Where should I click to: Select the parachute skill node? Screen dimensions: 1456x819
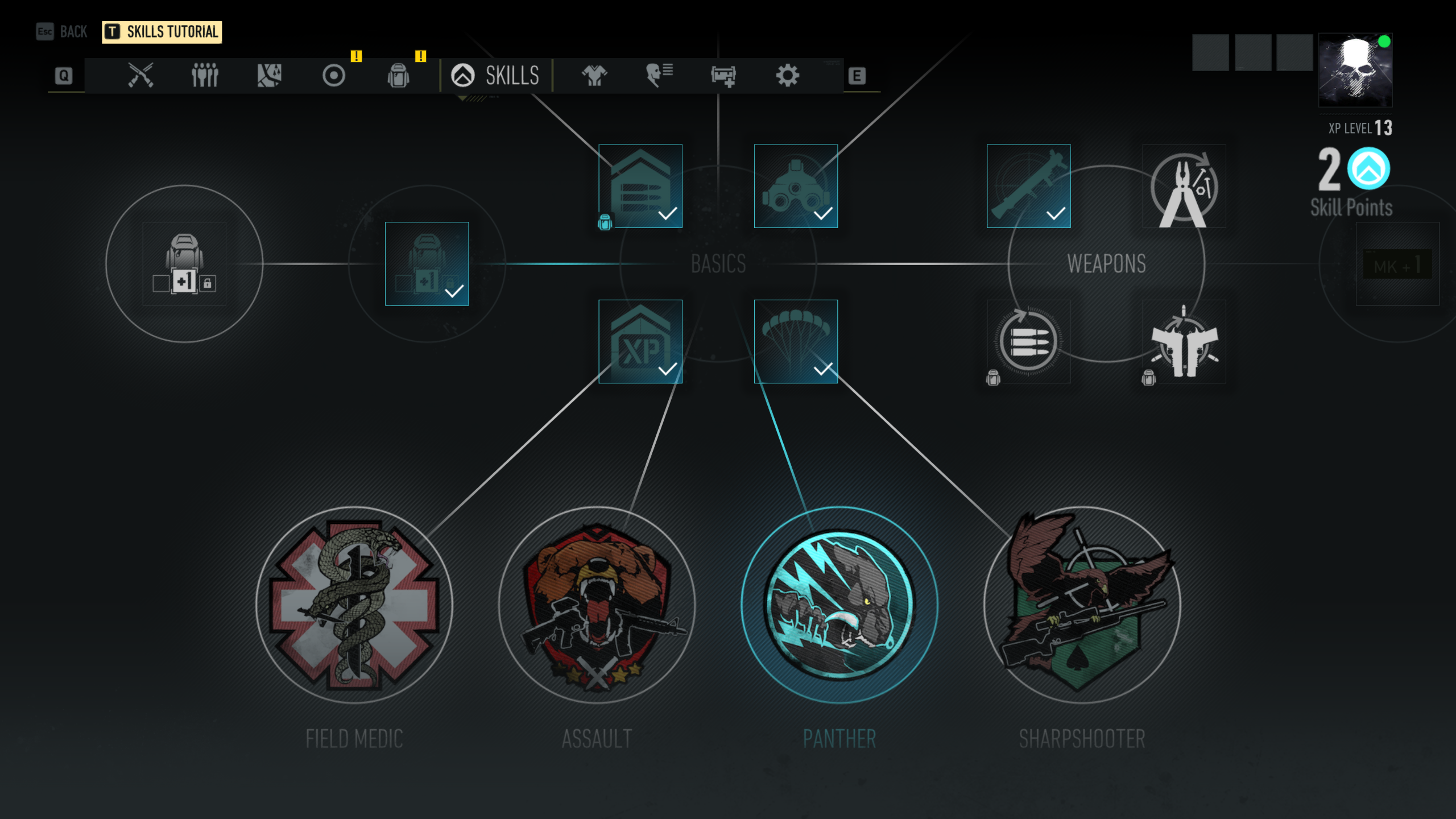pos(796,341)
